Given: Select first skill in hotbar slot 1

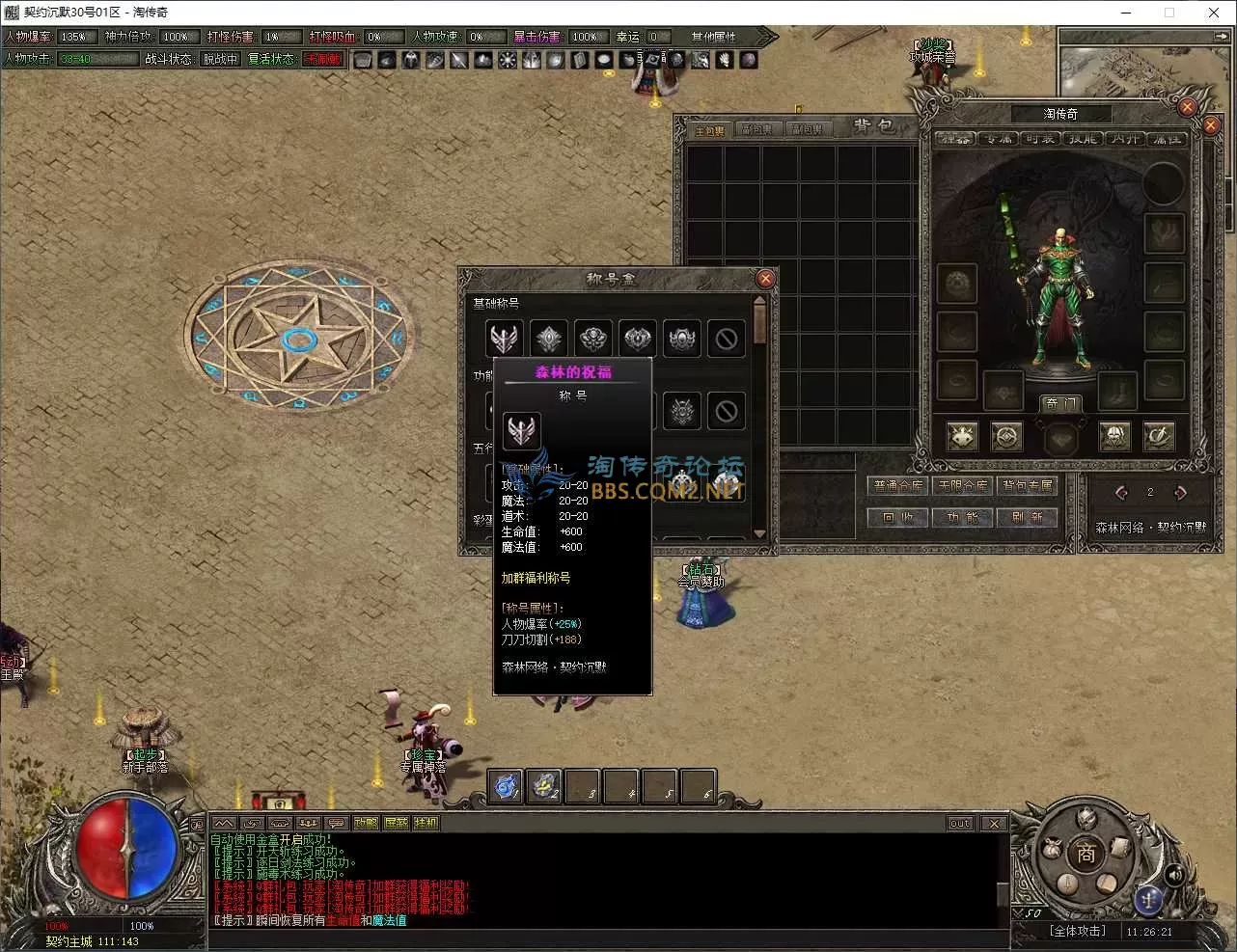Looking at the screenshot, I should pos(506,786).
